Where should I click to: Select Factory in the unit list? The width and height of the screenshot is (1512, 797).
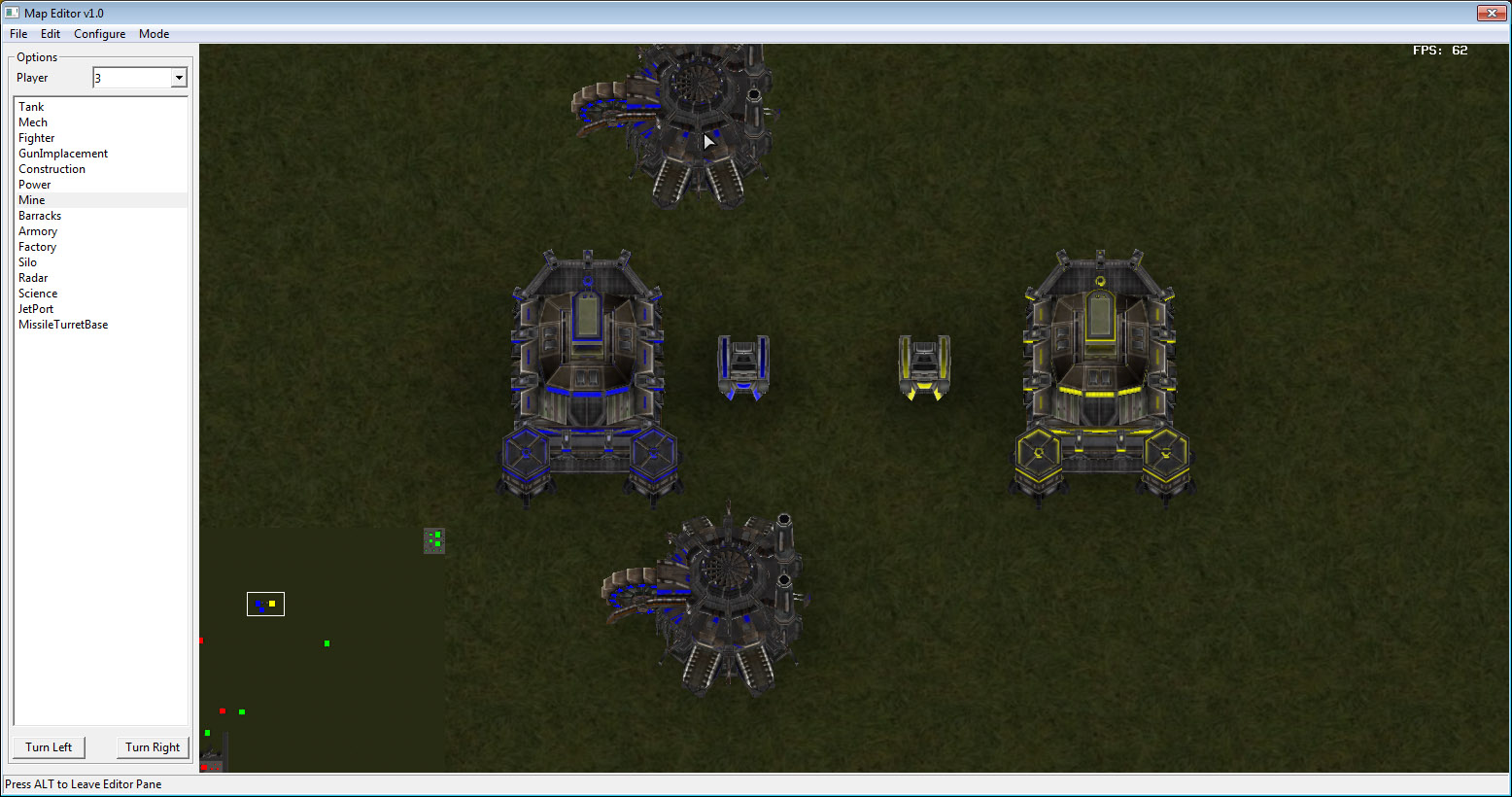coord(37,246)
